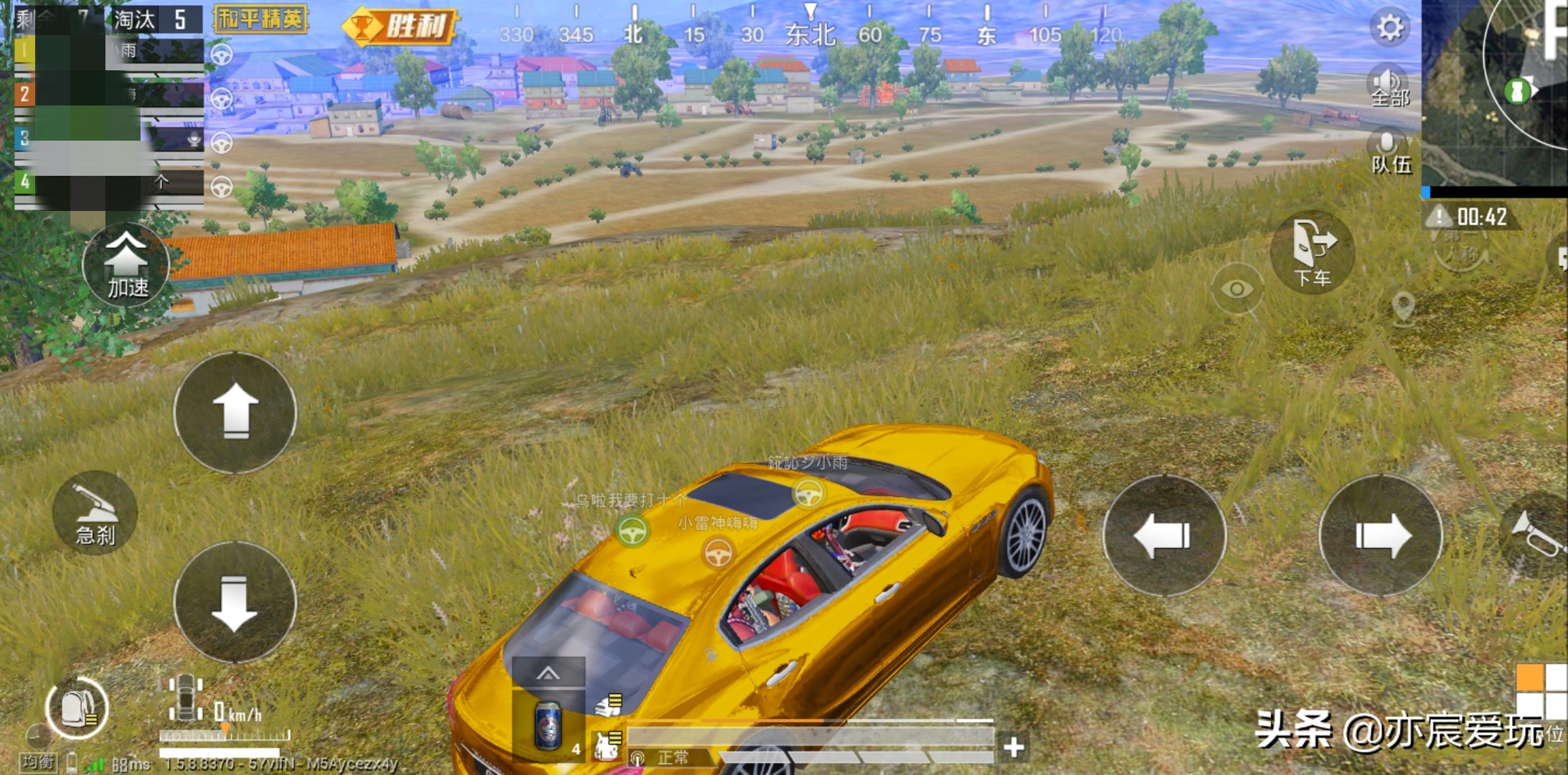Open the 均衡 graphics mode indicator

[x=38, y=761]
